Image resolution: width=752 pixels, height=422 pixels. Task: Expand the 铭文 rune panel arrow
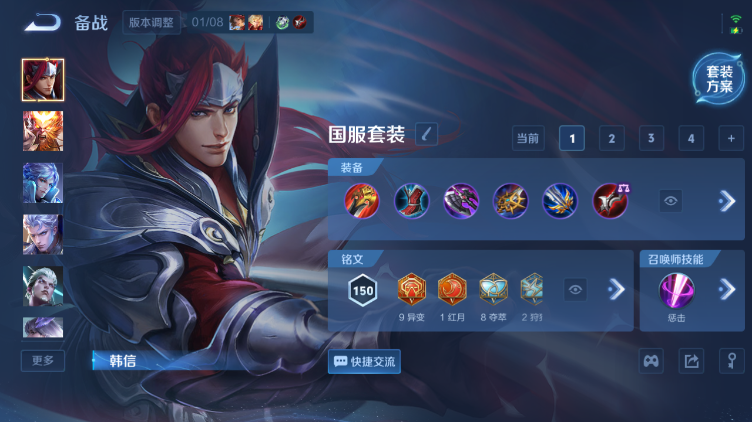616,290
